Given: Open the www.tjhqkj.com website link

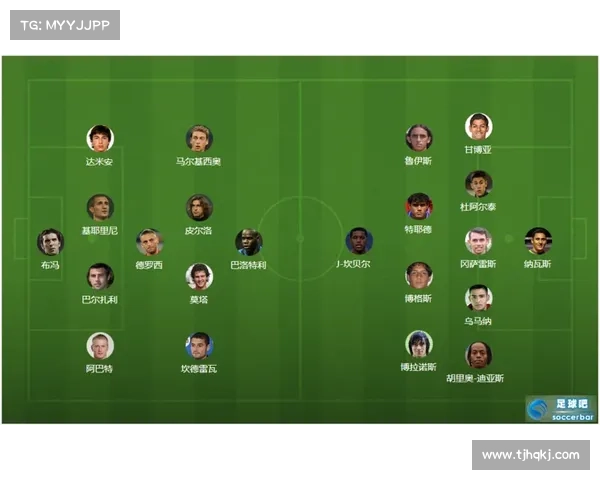Looking at the screenshot, I should (x=530, y=455).
